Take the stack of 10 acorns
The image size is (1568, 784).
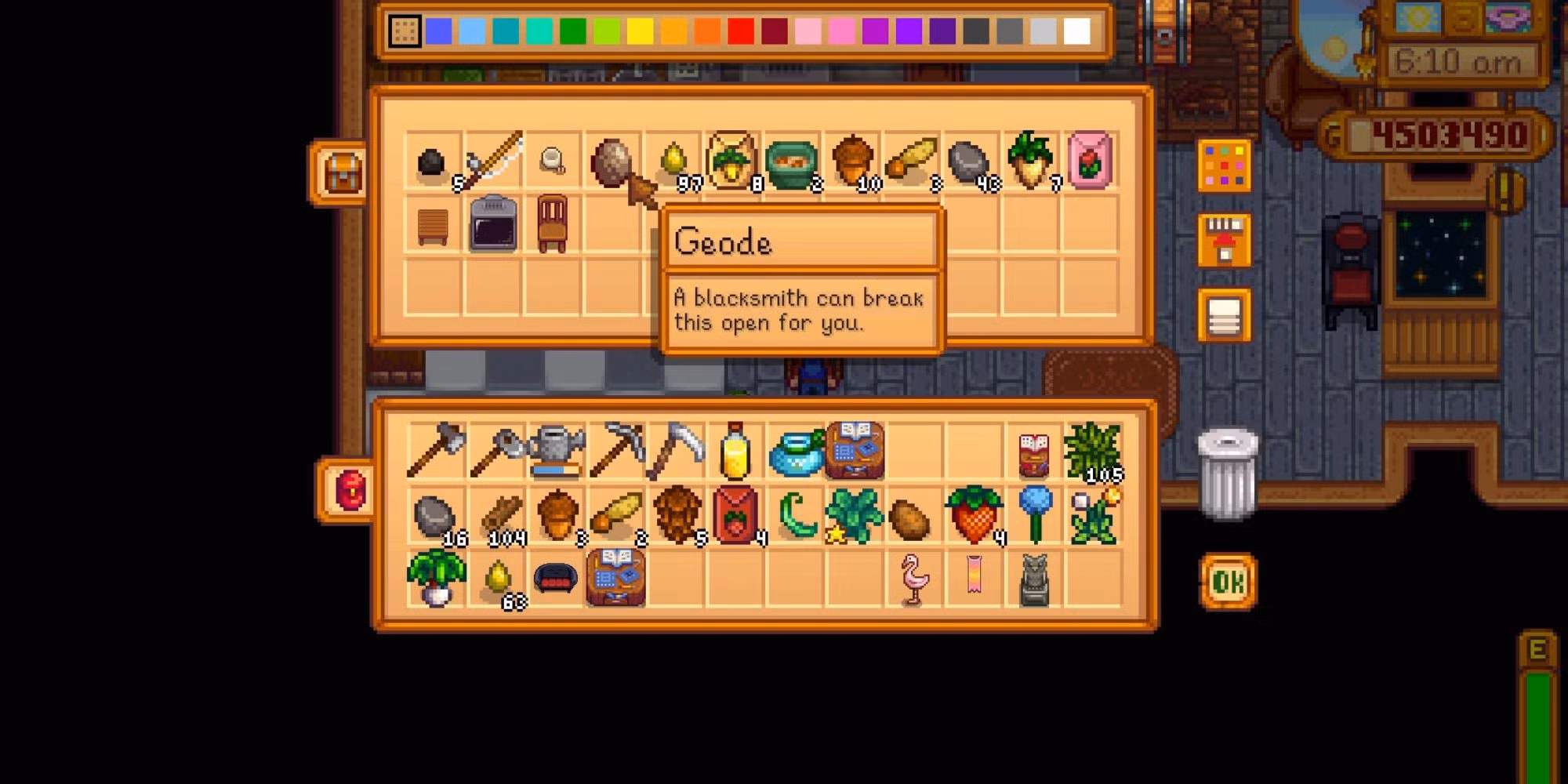click(852, 162)
